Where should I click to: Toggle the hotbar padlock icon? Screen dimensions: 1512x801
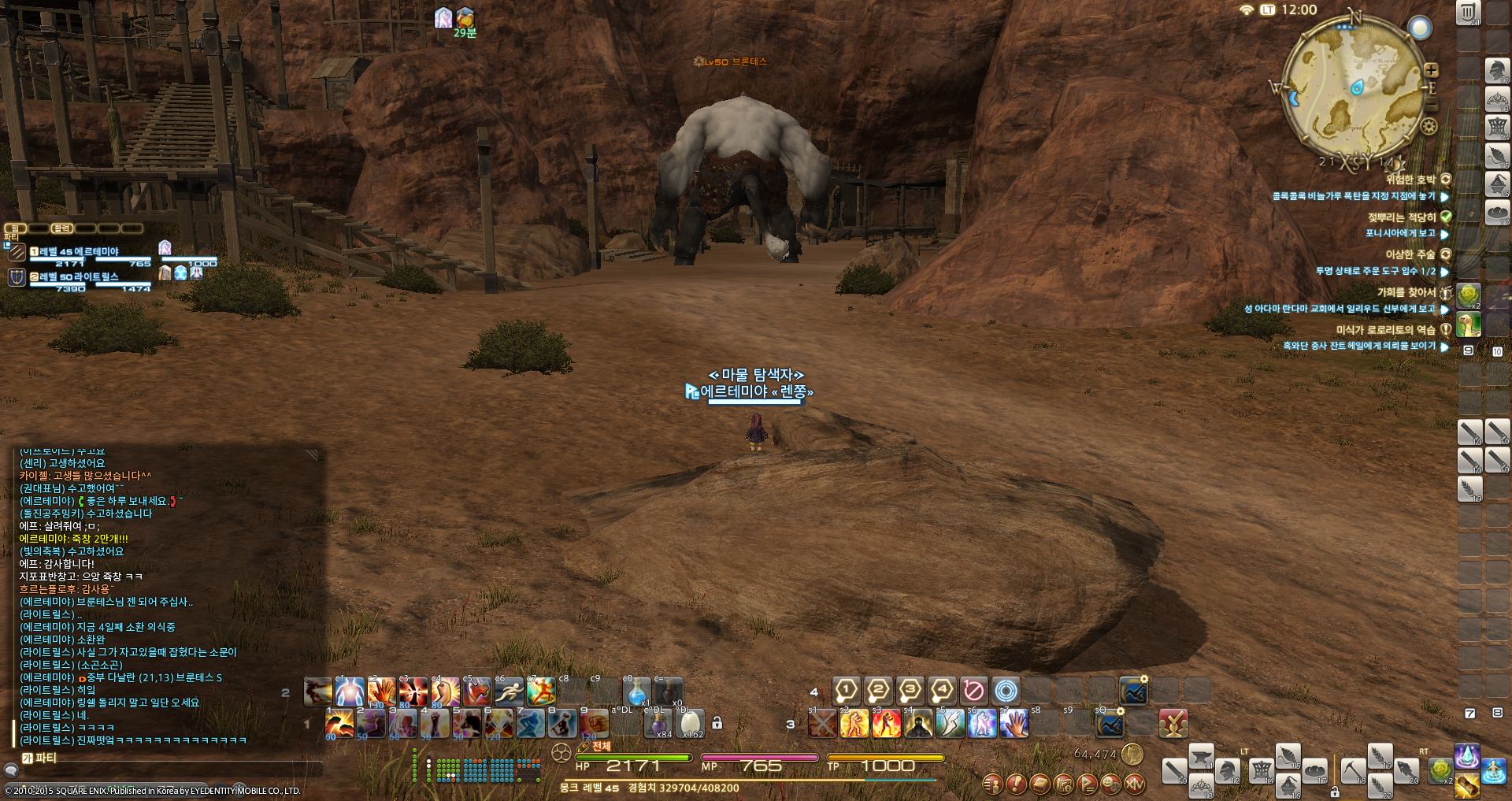717,722
